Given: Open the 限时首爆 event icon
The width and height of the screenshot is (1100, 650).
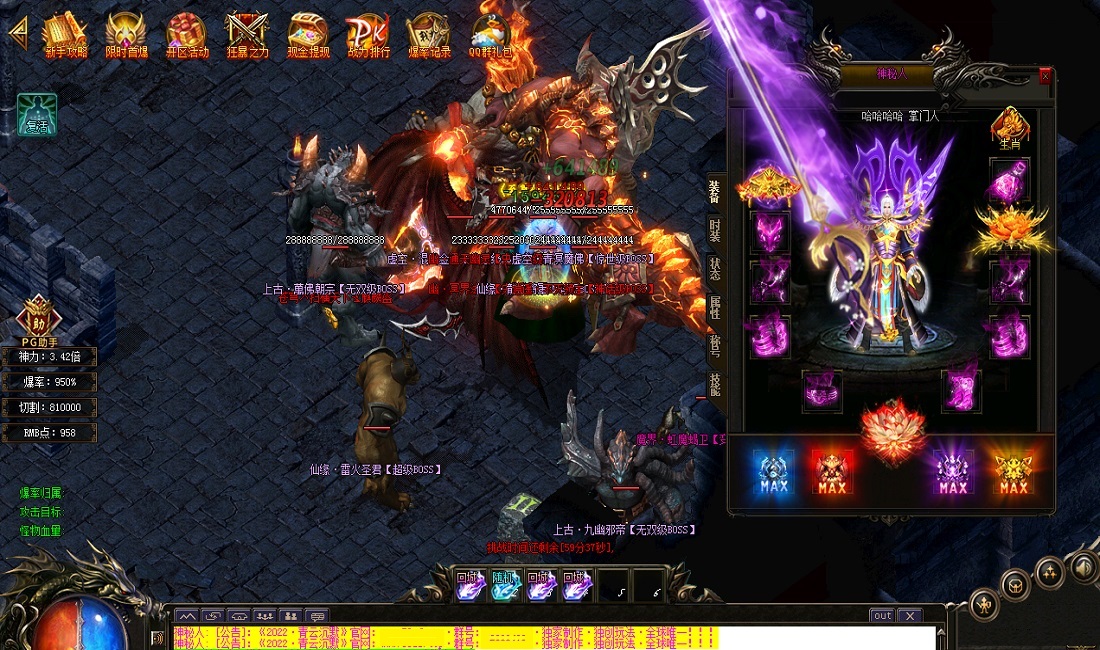Looking at the screenshot, I should click(126, 35).
